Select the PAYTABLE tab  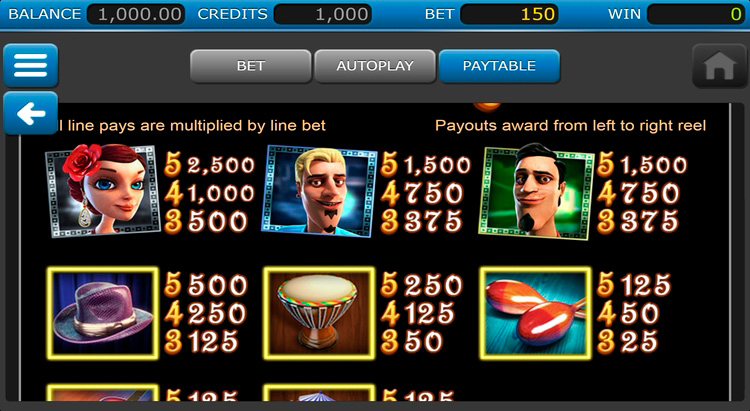(x=499, y=66)
